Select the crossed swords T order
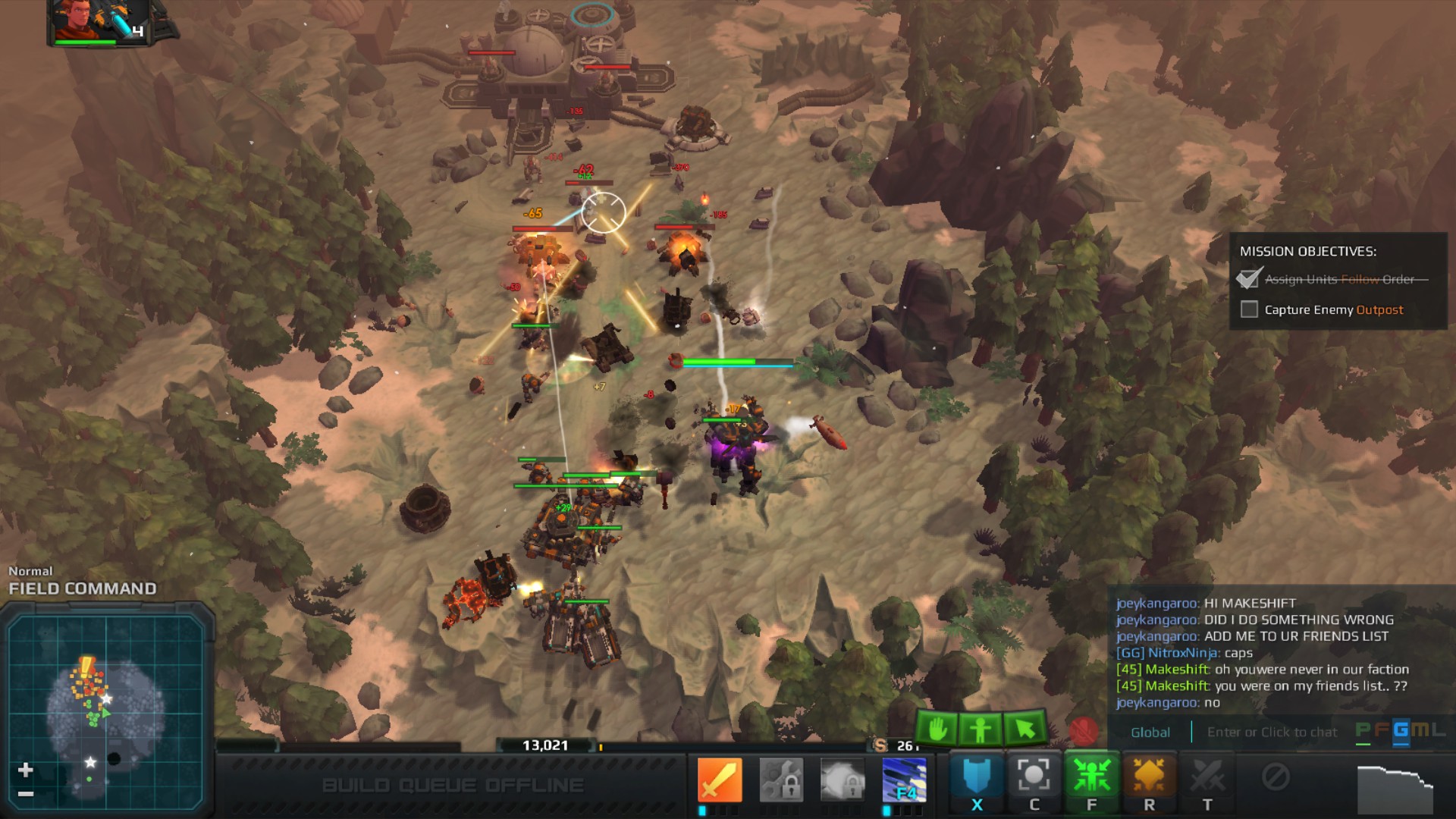 click(1207, 780)
